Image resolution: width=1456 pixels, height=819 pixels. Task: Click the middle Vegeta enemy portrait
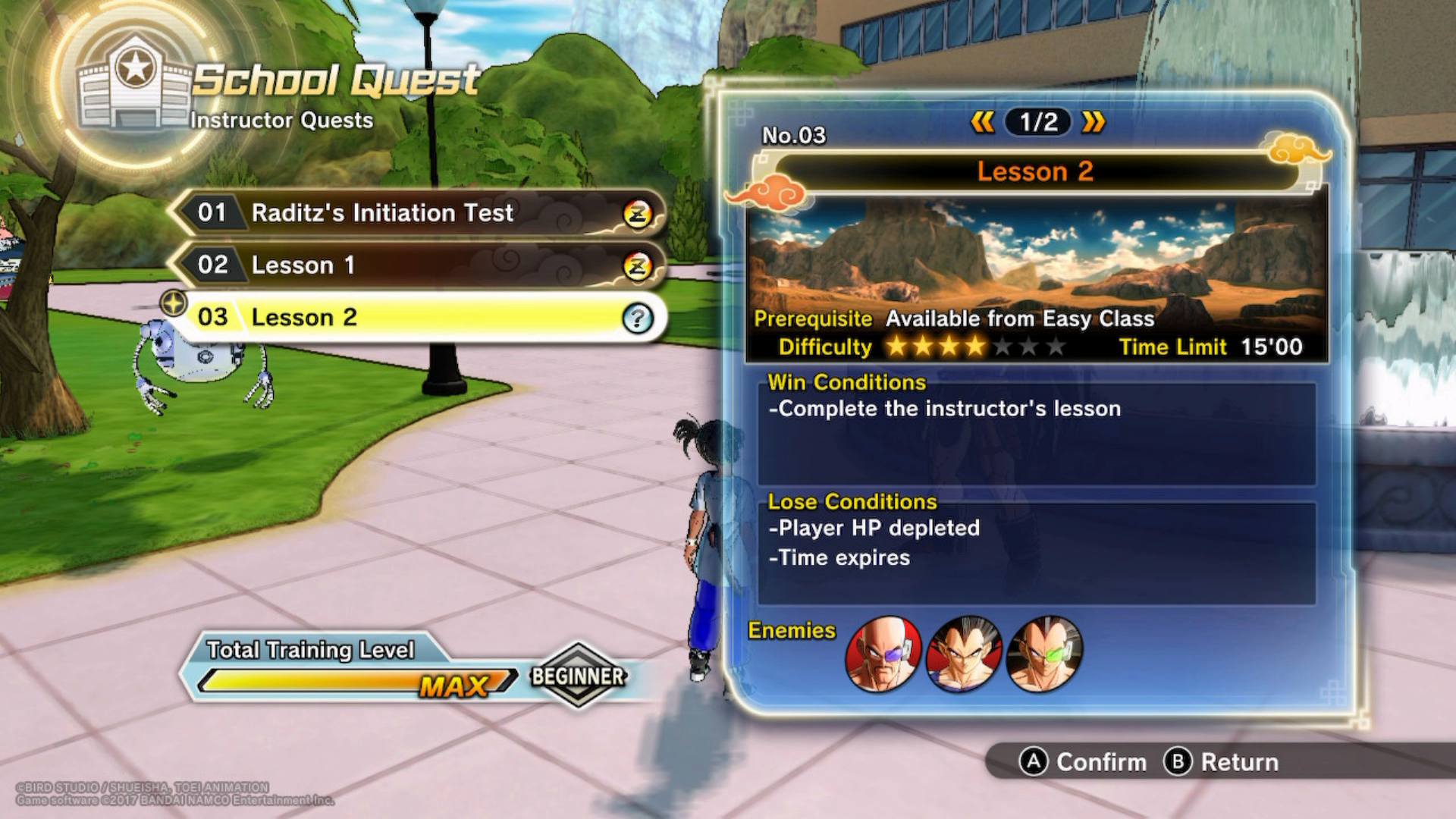[964, 654]
